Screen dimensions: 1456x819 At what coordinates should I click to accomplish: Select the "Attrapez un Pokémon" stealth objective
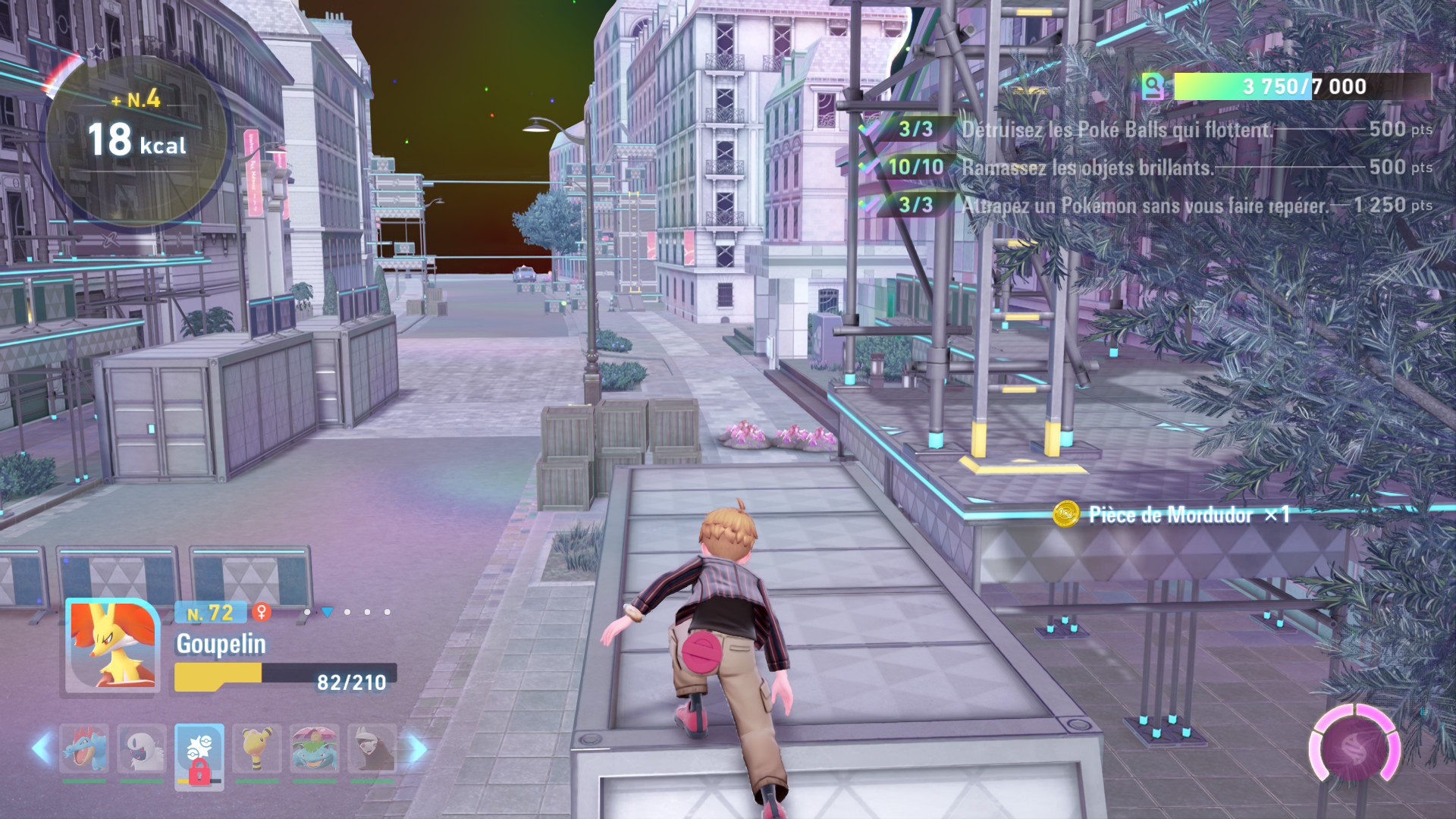click(1144, 206)
